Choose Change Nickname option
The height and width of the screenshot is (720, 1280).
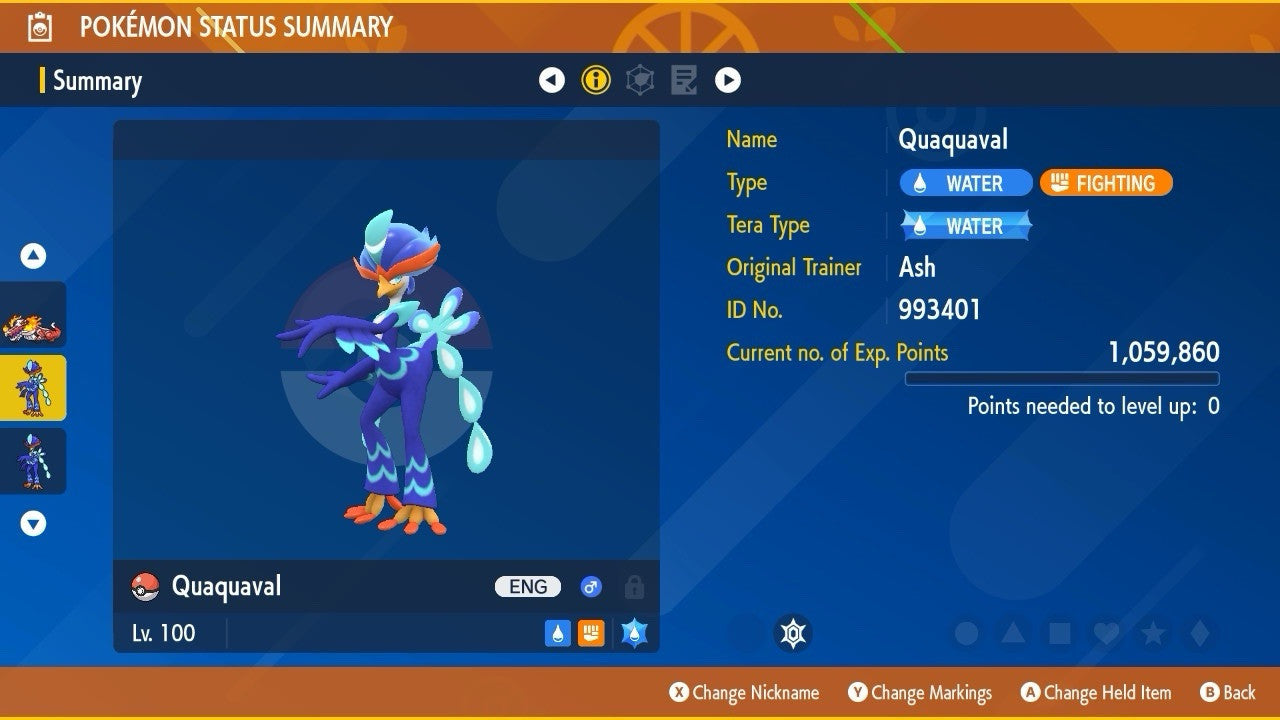[x=744, y=692]
